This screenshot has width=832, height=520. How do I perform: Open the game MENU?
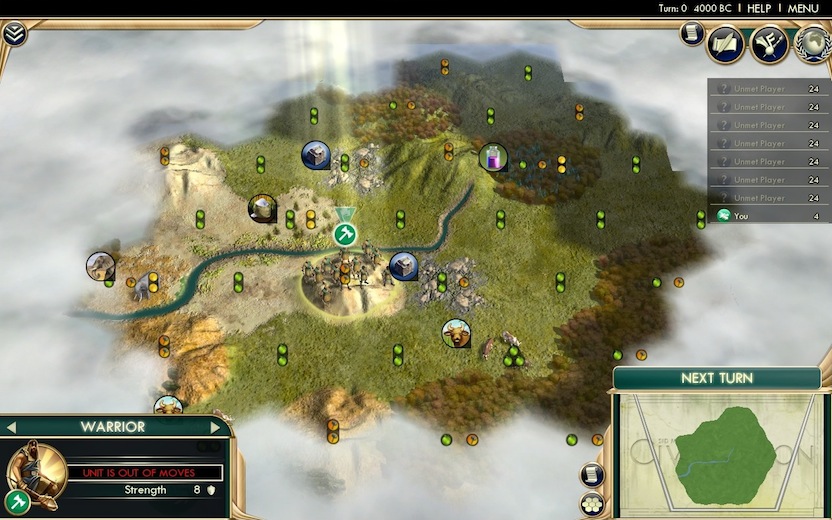point(803,8)
